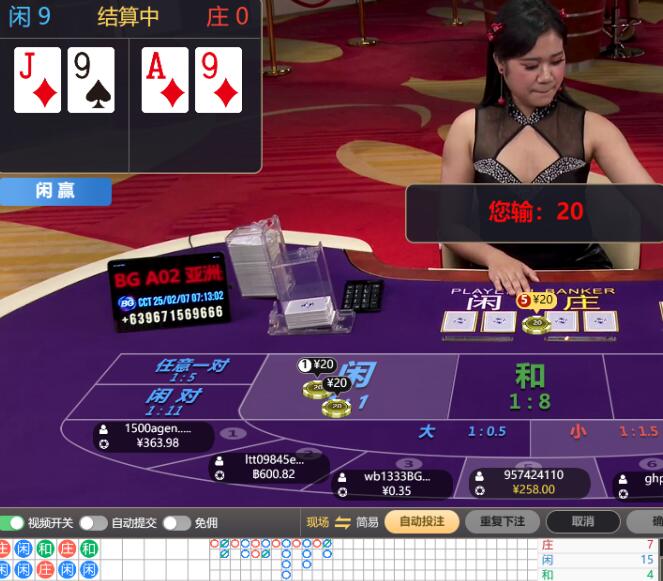Select player seat wb1333BG
Image resolution: width=663 pixels, height=581 pixels.
[395, 484]
